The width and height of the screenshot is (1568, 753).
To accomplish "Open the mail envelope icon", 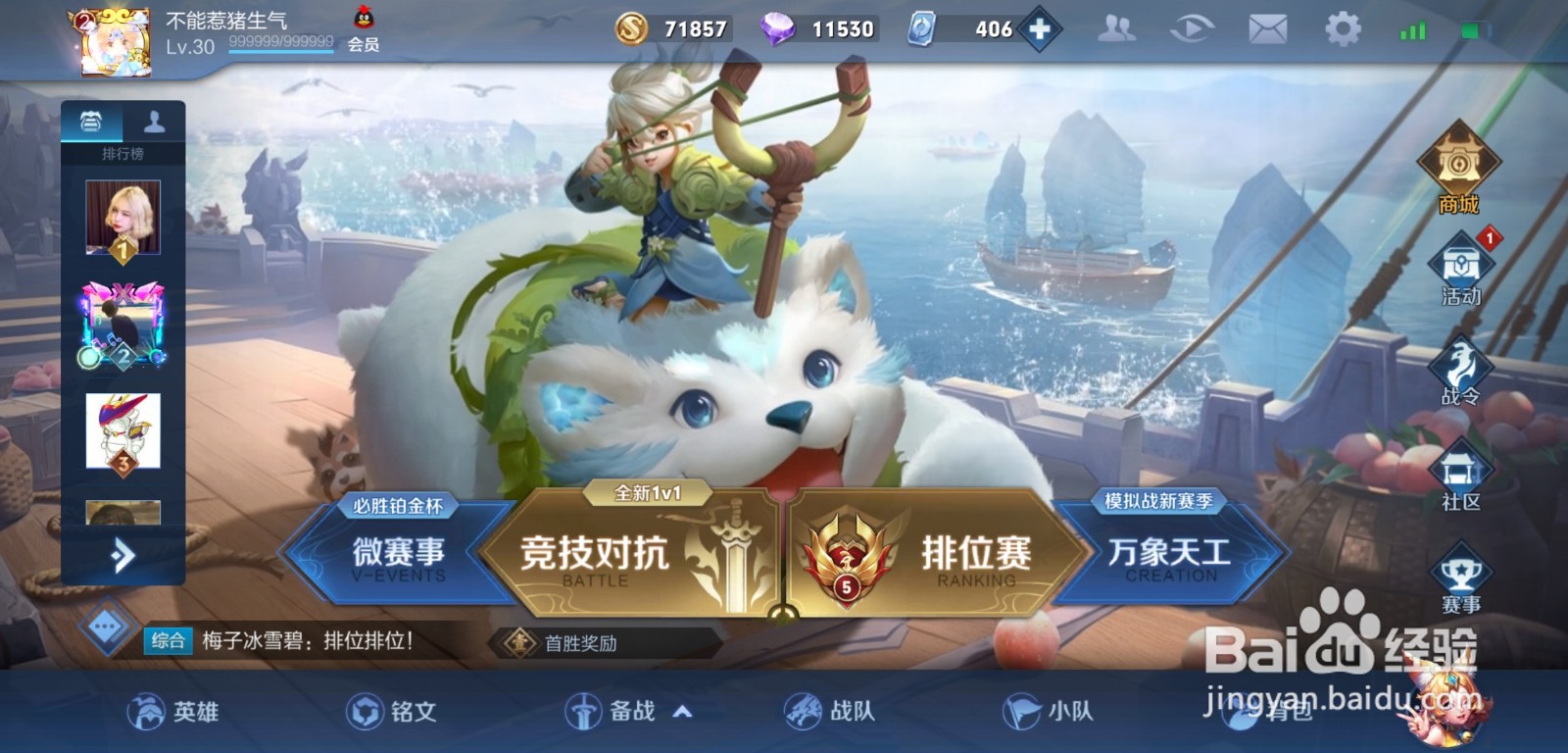I will (1268, 29).
